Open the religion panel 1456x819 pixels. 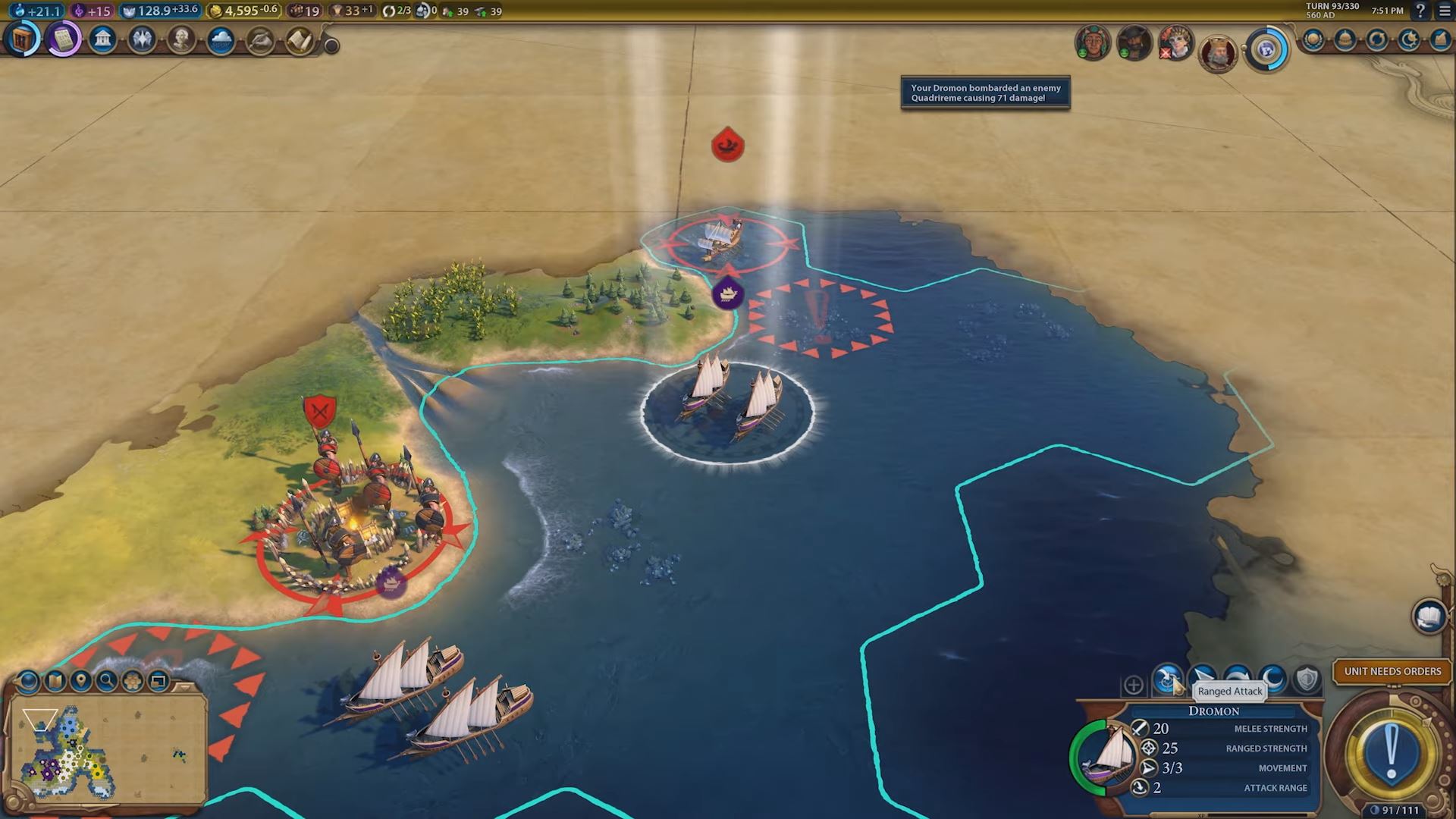(142, 39)
